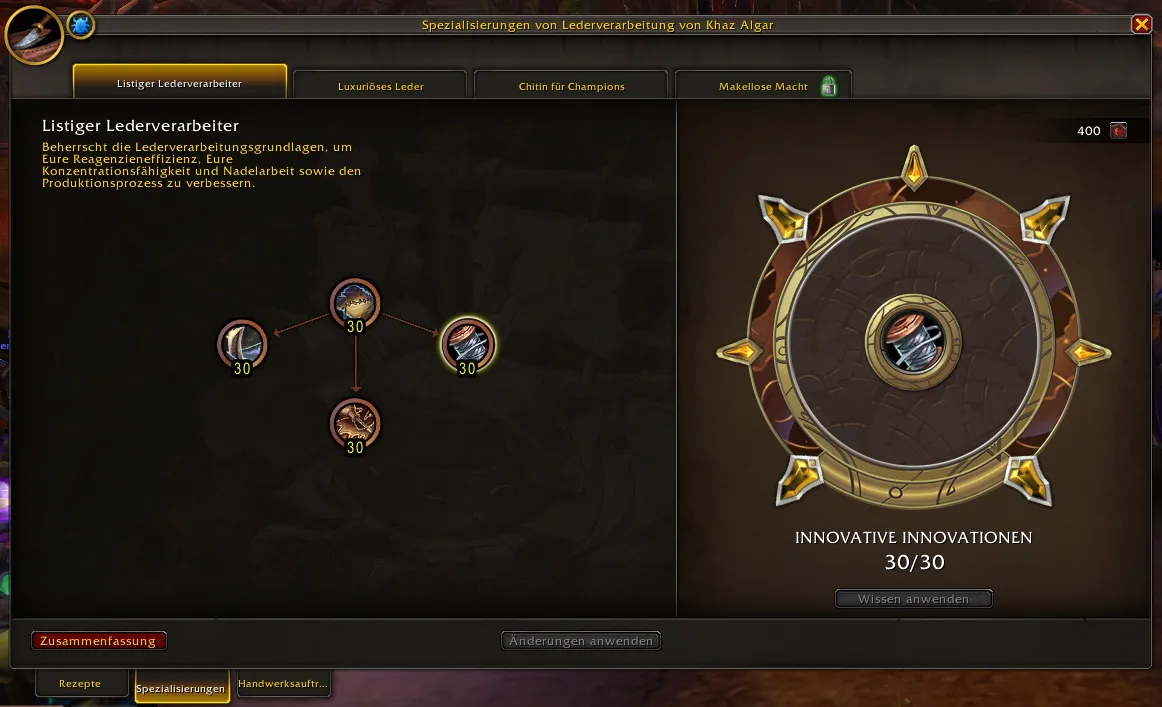Switch to the Listiger Lederverarbeiter tab

click(180, 84)
